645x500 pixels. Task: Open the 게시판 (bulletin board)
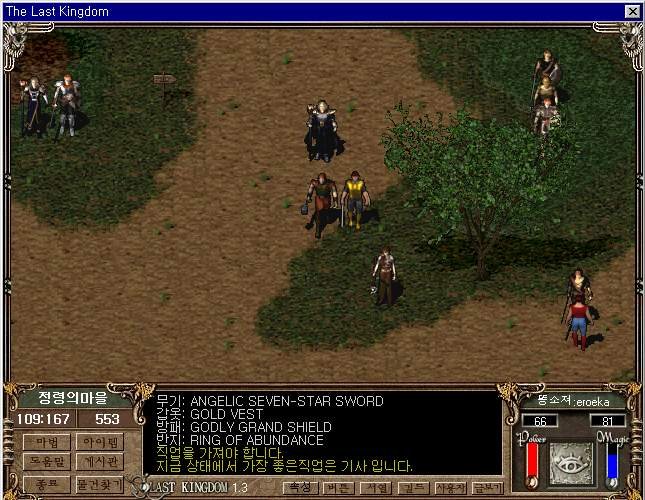[x=98, y=463]
